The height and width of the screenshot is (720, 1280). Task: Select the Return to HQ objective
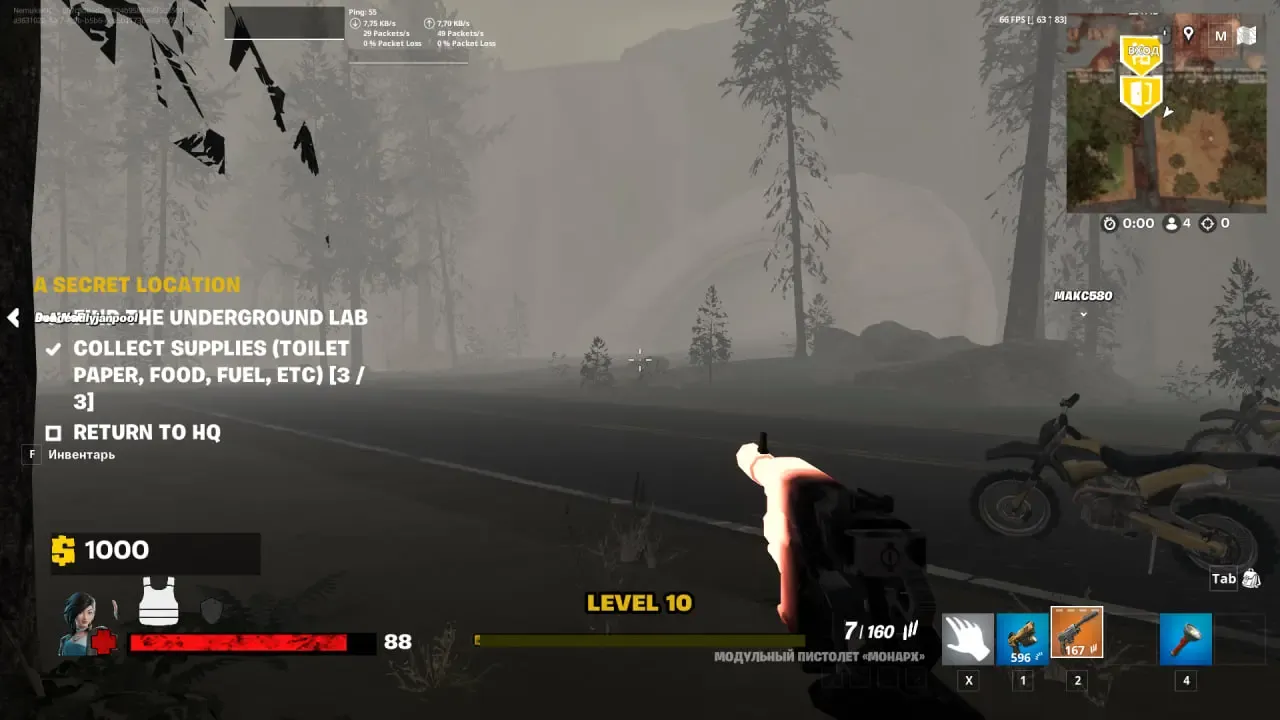click(x=146, y=433)
